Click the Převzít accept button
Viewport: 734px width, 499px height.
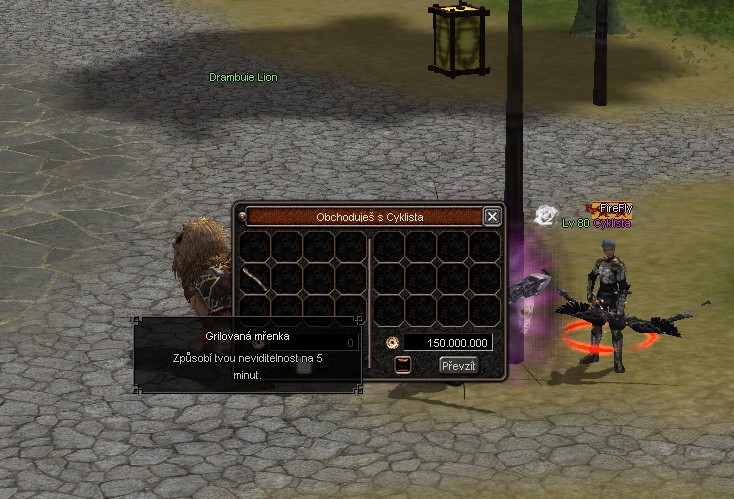459,366
